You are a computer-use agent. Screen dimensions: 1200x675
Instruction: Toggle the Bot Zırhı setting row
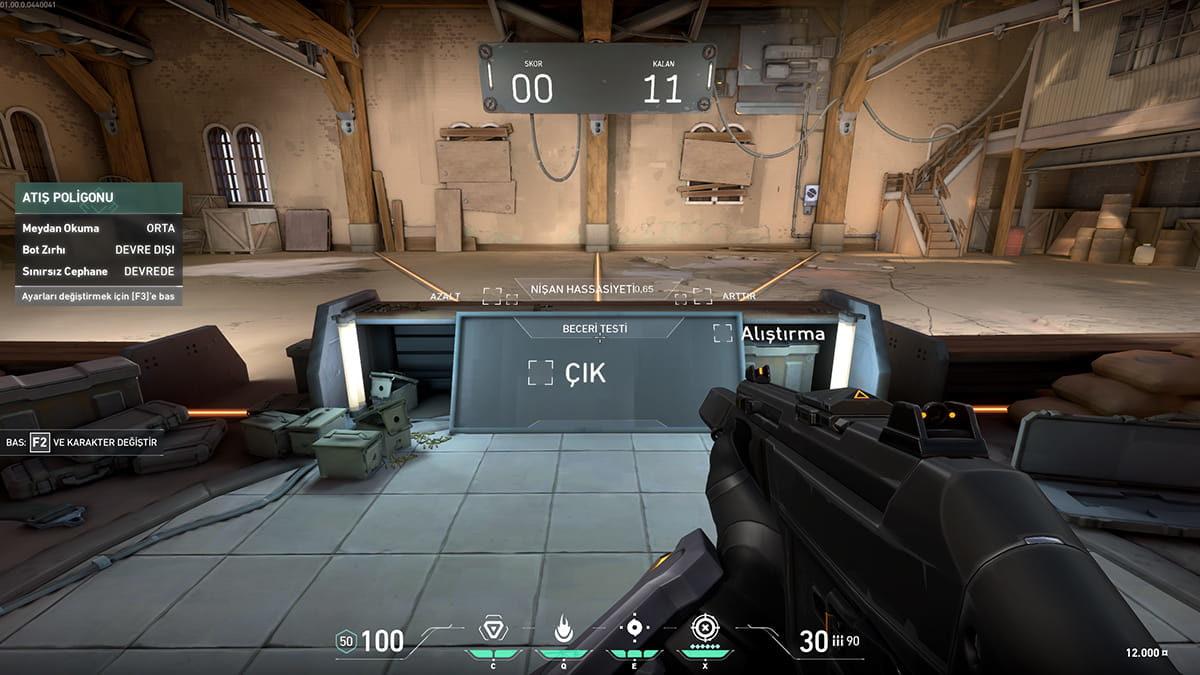pyautogui.click(x=98, y=249)
